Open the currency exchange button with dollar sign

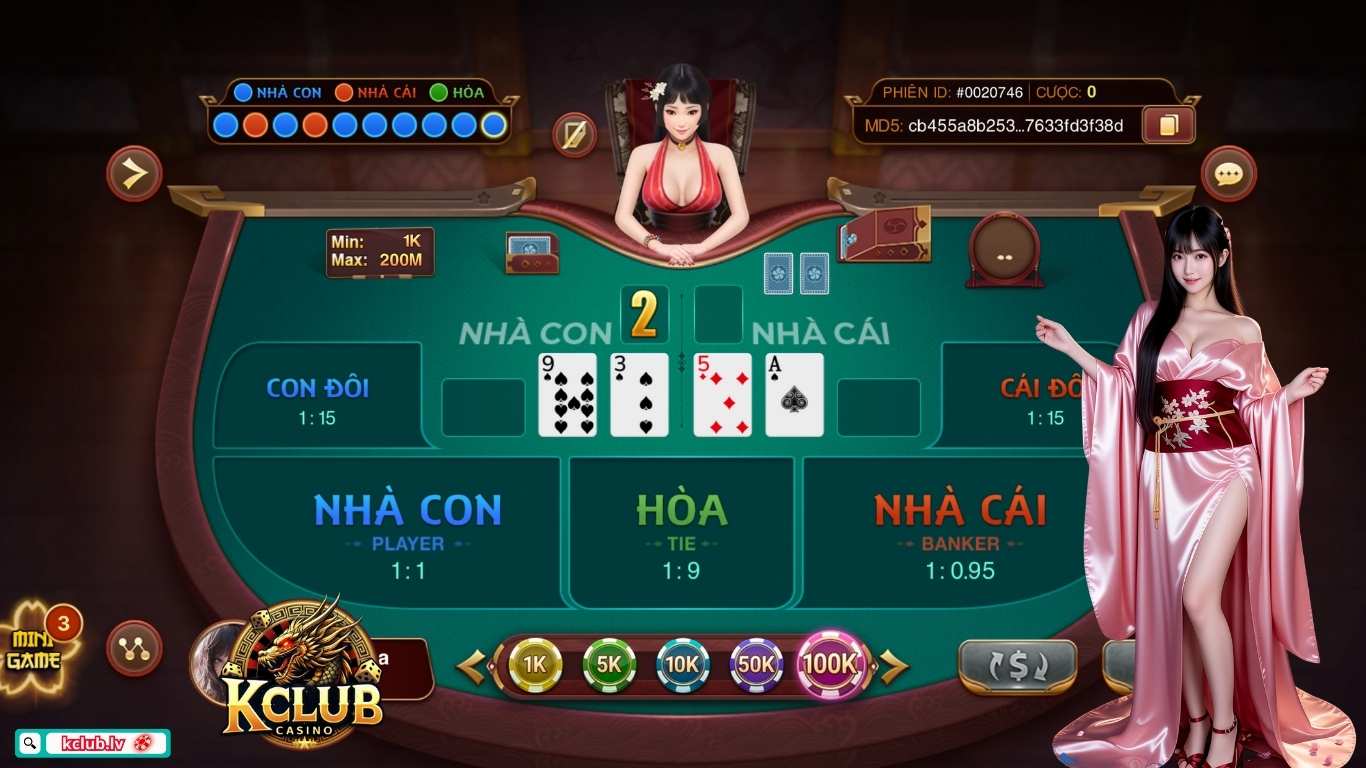click(x=1017, y=663)
